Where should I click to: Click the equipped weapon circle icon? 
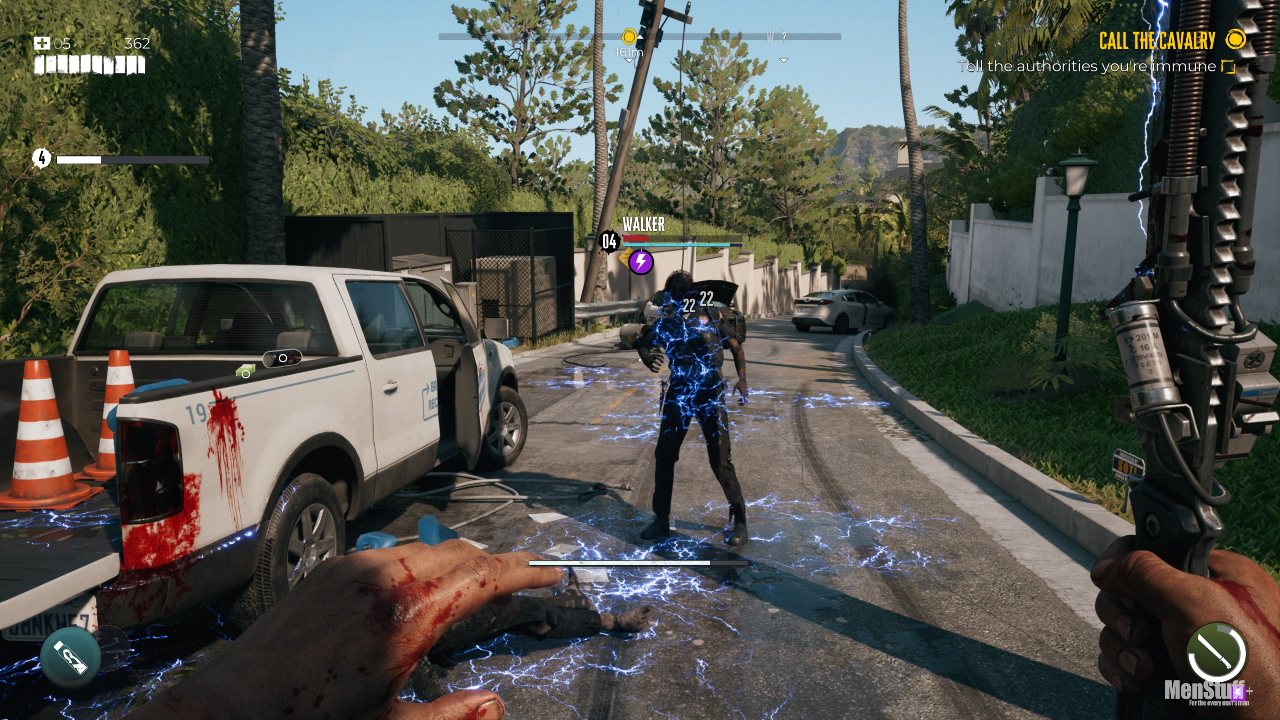pos(1216,653)
